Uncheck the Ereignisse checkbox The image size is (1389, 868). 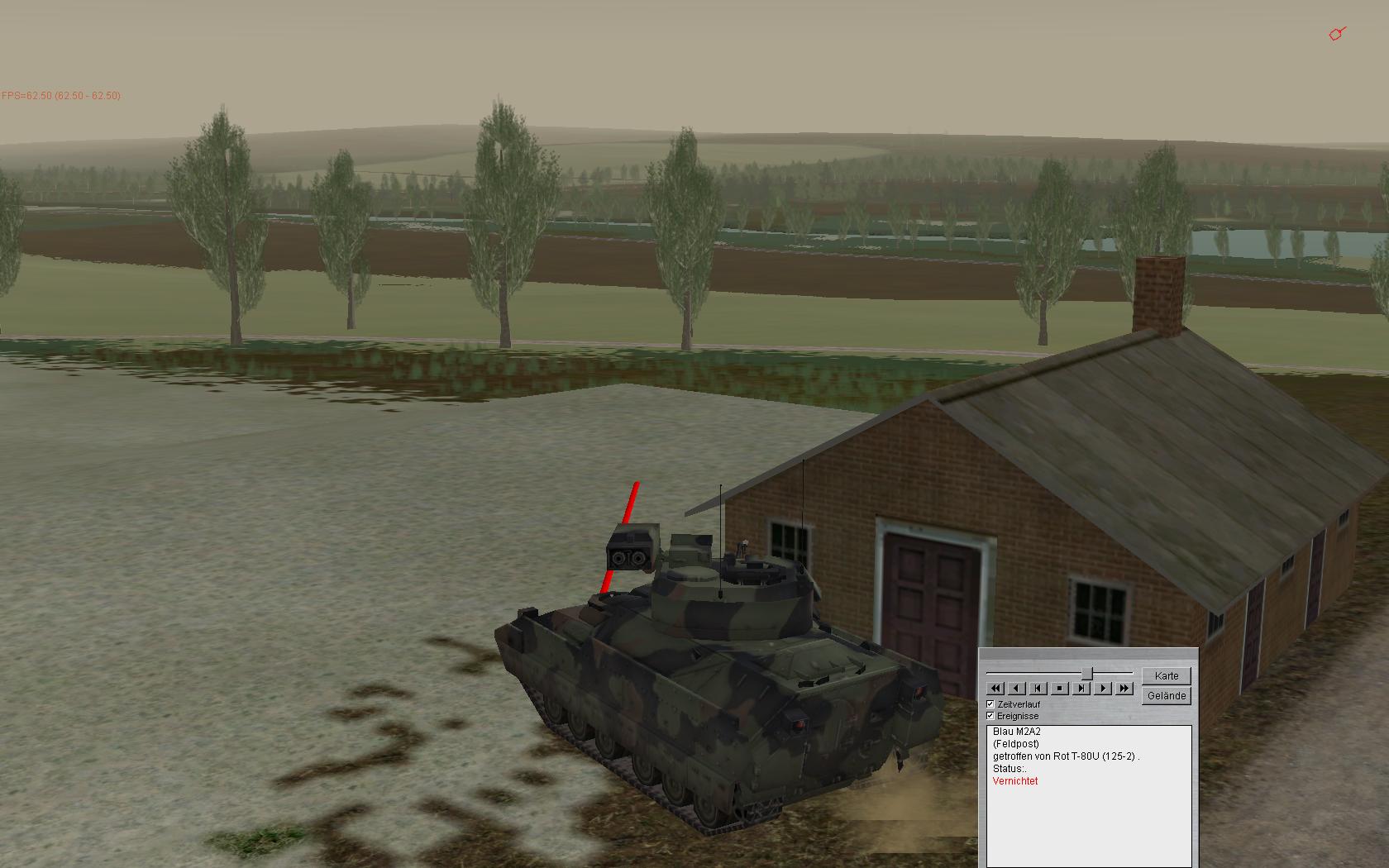[x=990, y=716]
